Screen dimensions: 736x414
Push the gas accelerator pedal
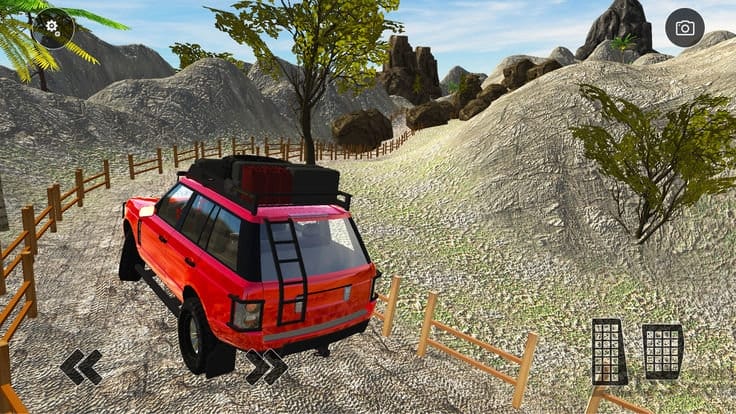(663, 351)
